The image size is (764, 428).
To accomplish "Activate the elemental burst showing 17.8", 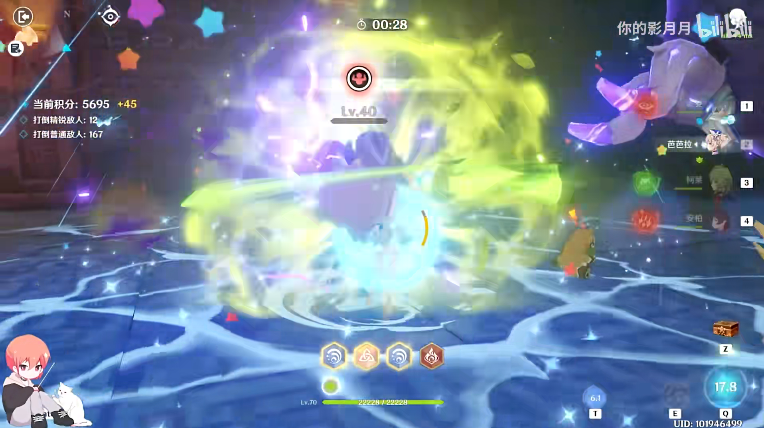I will [x=725, y=387].
